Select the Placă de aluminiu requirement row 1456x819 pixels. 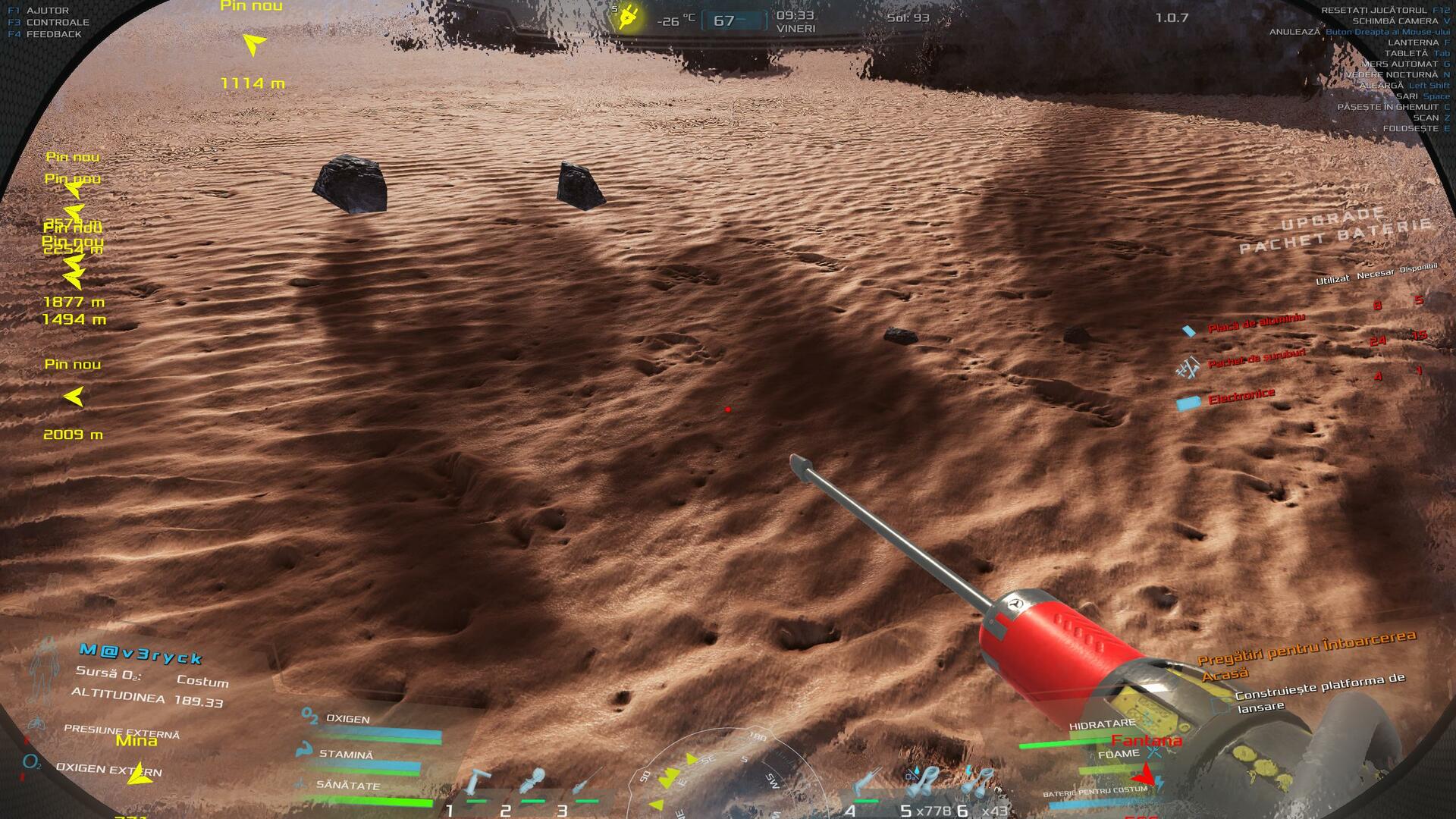[x=1256, y=324]
